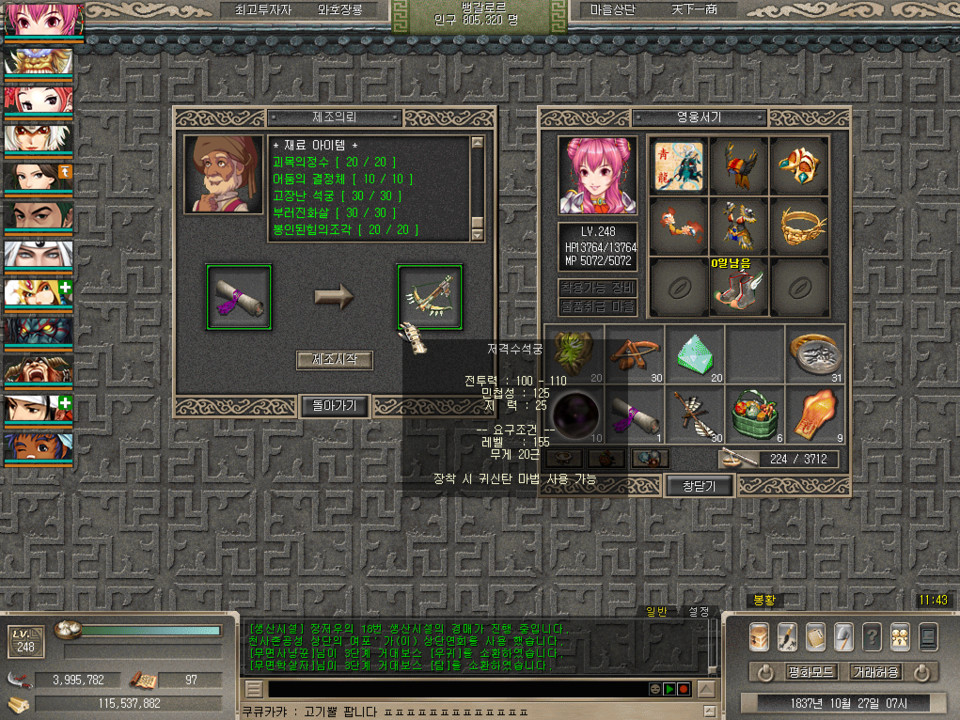Viewport: 960px width, 720px height.
Task: Open the help question mark icon
Action: click(872, 636)
